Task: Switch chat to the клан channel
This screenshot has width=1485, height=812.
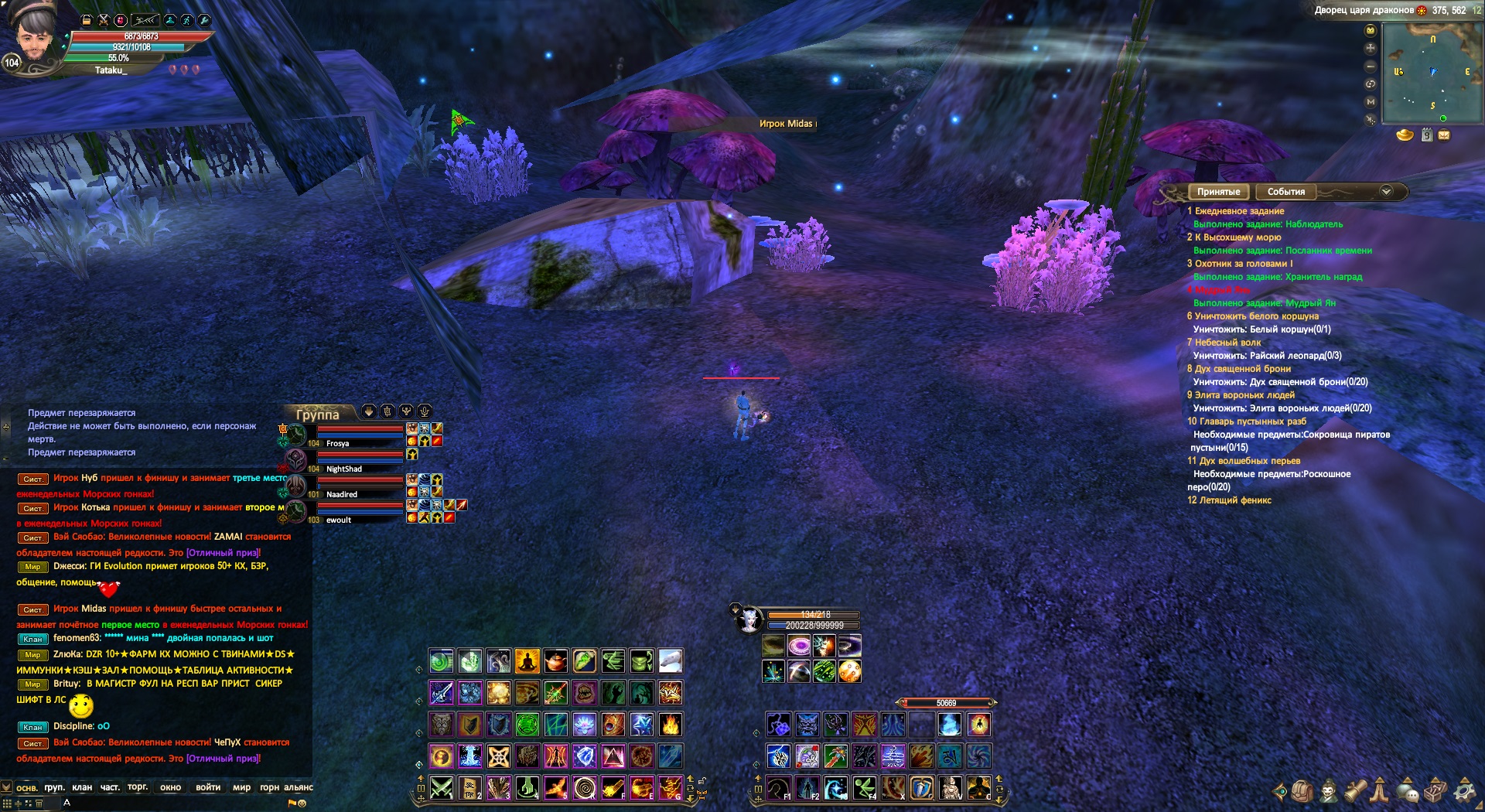Action: coord(82,787)
